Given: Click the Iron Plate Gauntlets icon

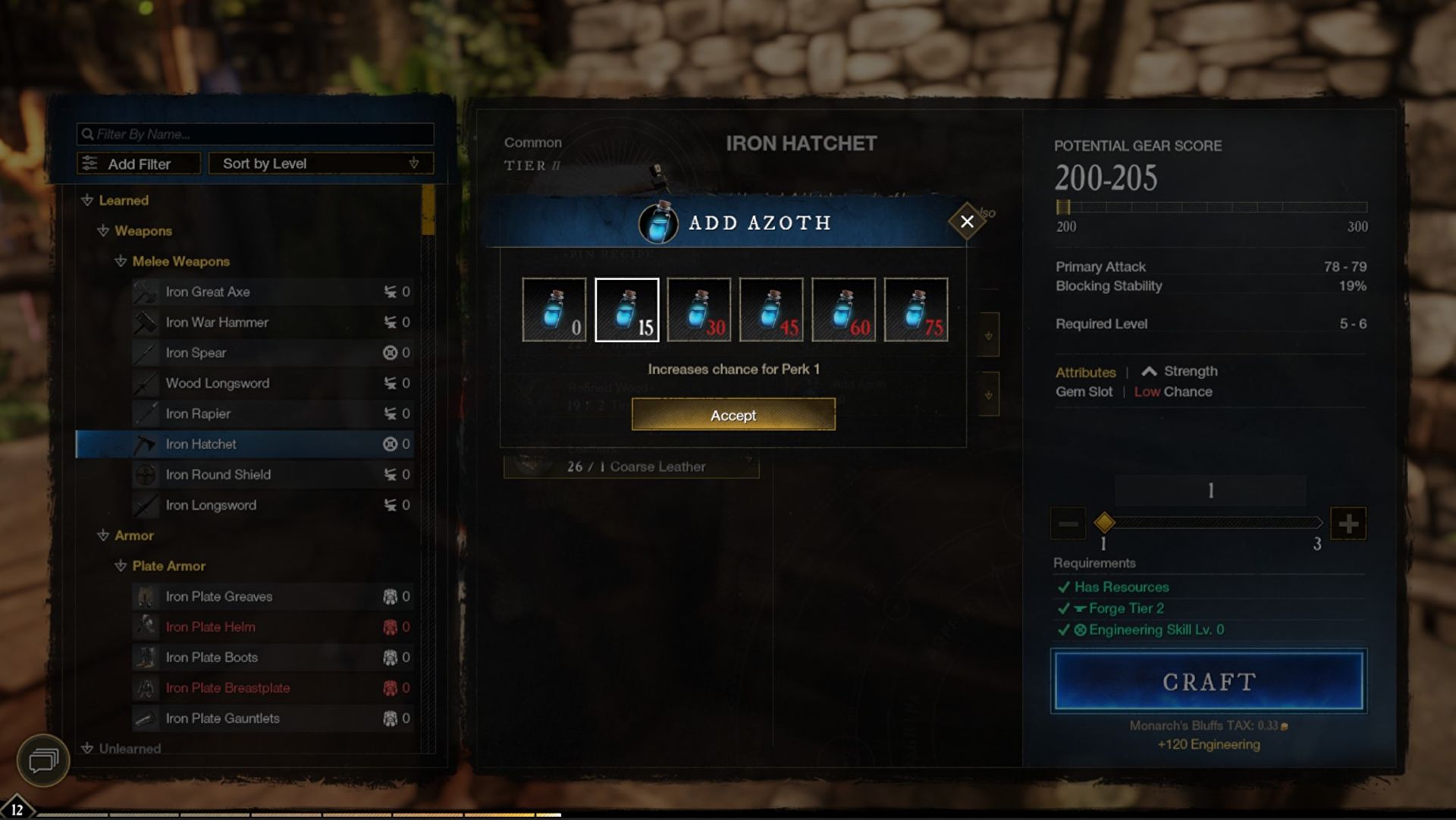Looking at the screenshot, I should click(146, 718).
